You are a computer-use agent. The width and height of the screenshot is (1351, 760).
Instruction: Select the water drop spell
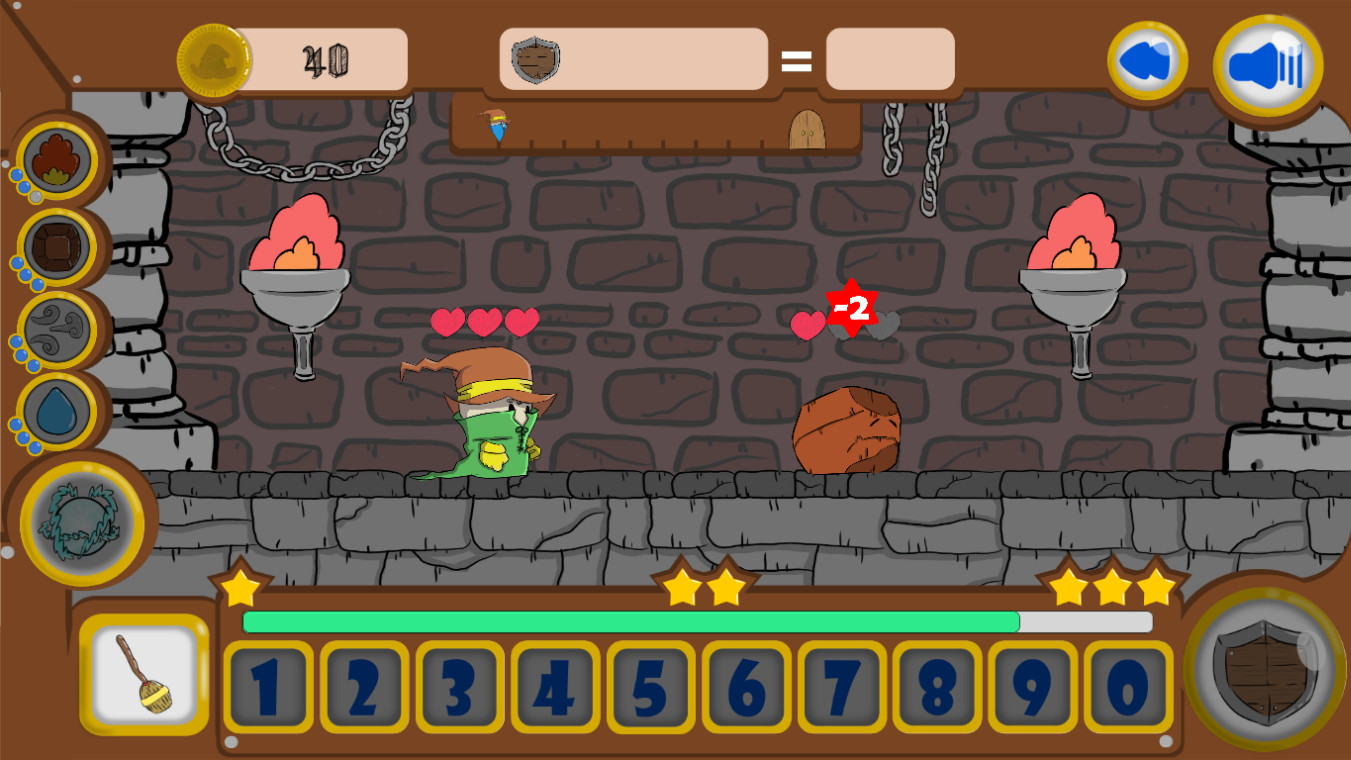[57, 410]
